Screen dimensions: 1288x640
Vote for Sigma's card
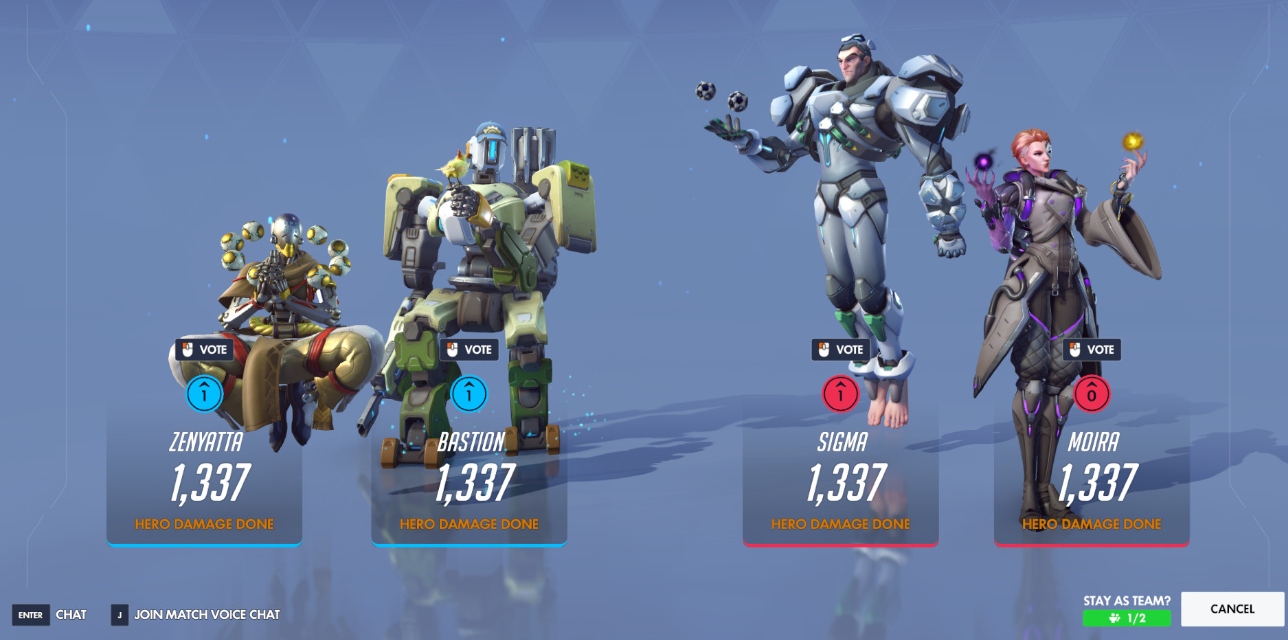pos(840,350)
